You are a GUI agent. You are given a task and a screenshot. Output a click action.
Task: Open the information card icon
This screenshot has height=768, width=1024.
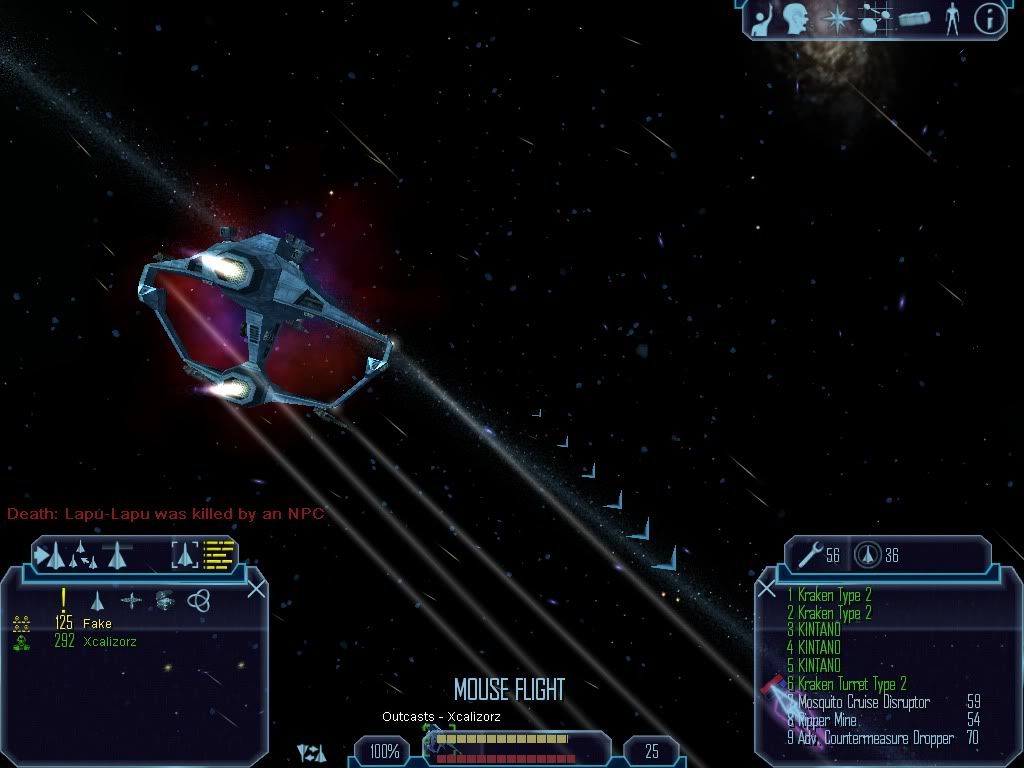988,19
